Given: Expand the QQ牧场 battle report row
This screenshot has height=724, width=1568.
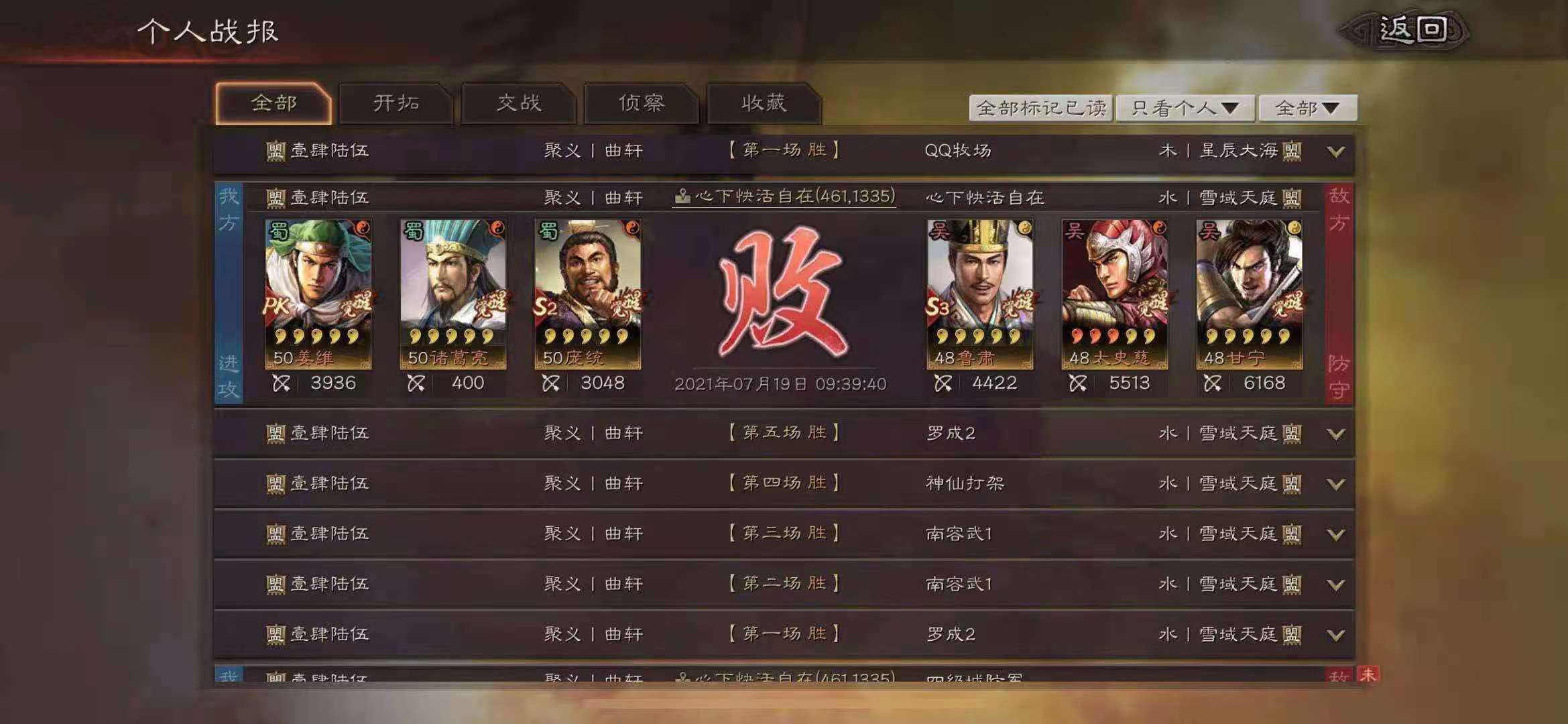Looking at the screenshot, I should point(1335,152).
